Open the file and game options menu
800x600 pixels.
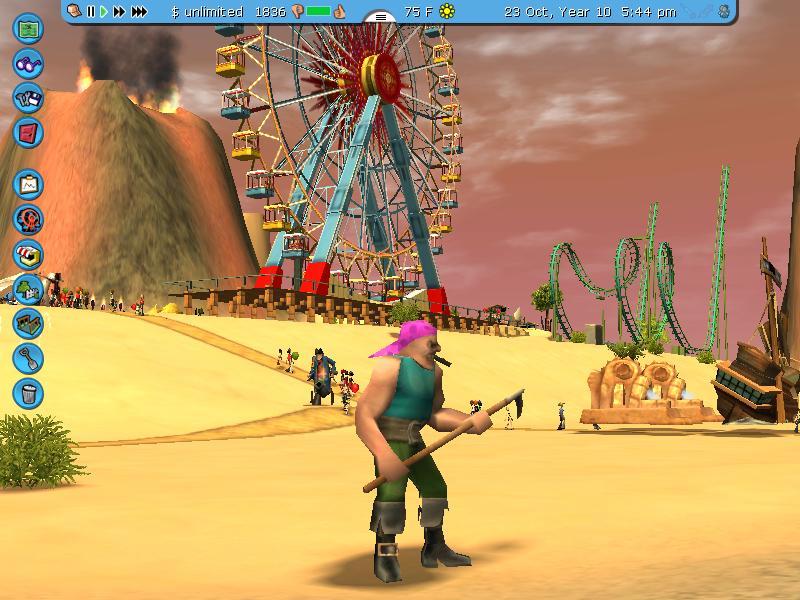[x=28, y=97]
